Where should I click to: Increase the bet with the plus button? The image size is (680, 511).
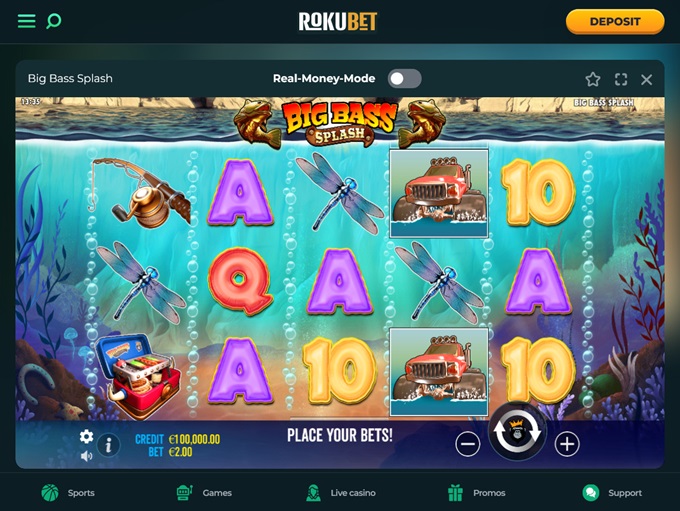click(567, 444)
